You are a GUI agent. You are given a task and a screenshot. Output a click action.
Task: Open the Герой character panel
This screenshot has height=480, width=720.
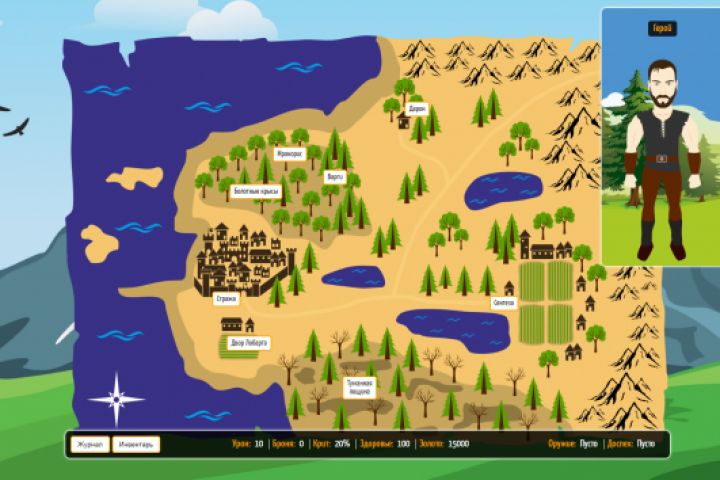click(x=660, y=29)
